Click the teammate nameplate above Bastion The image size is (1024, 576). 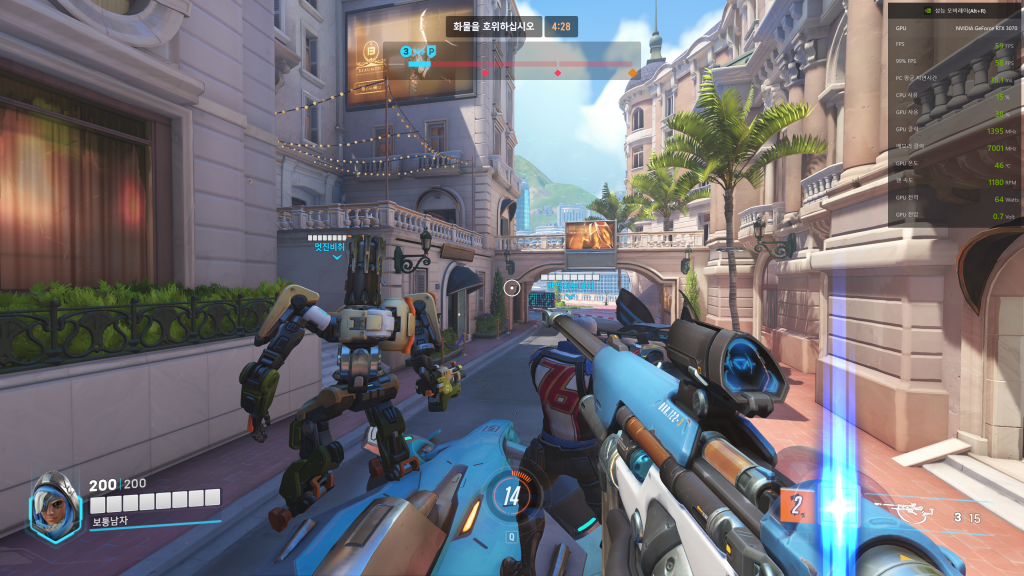point(330,245)
